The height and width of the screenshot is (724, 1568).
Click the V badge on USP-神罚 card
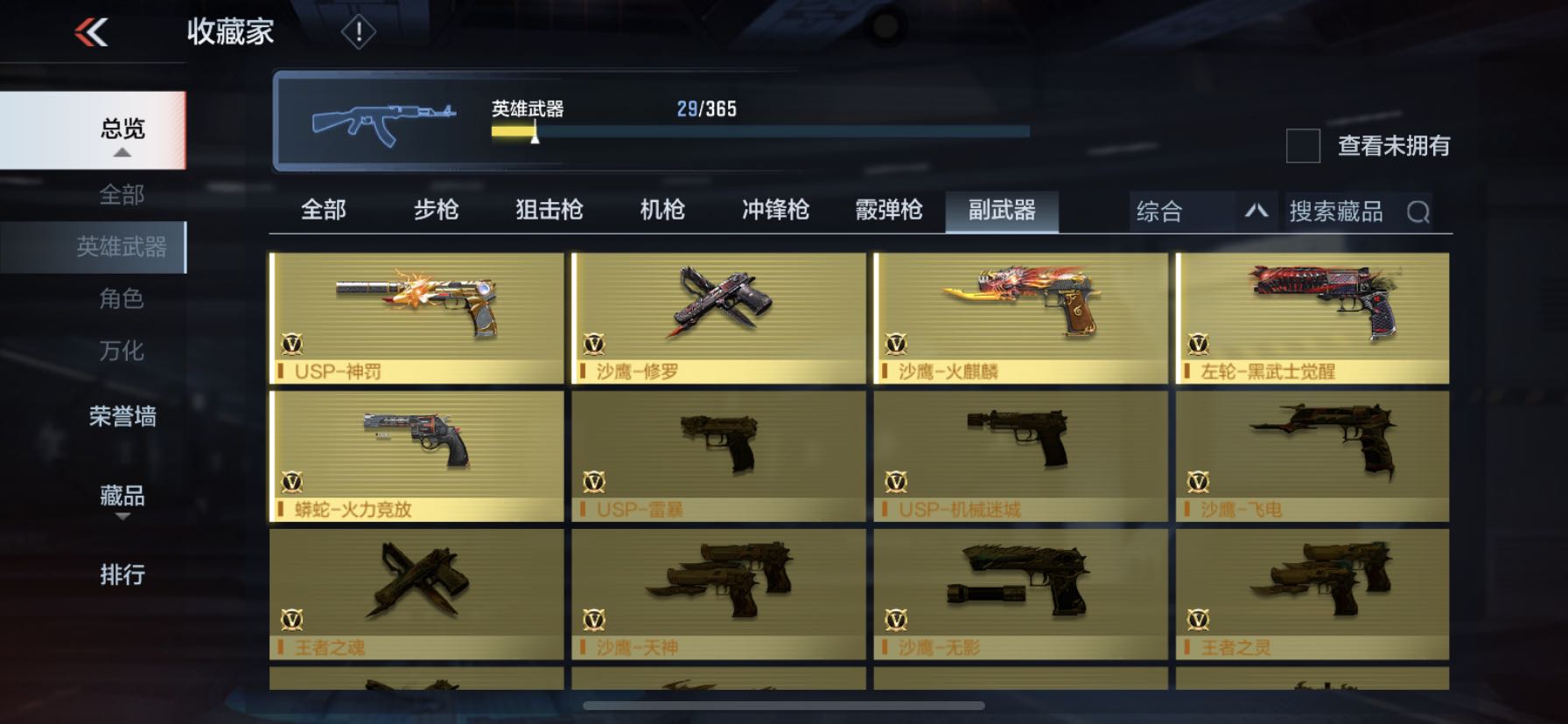293,342
